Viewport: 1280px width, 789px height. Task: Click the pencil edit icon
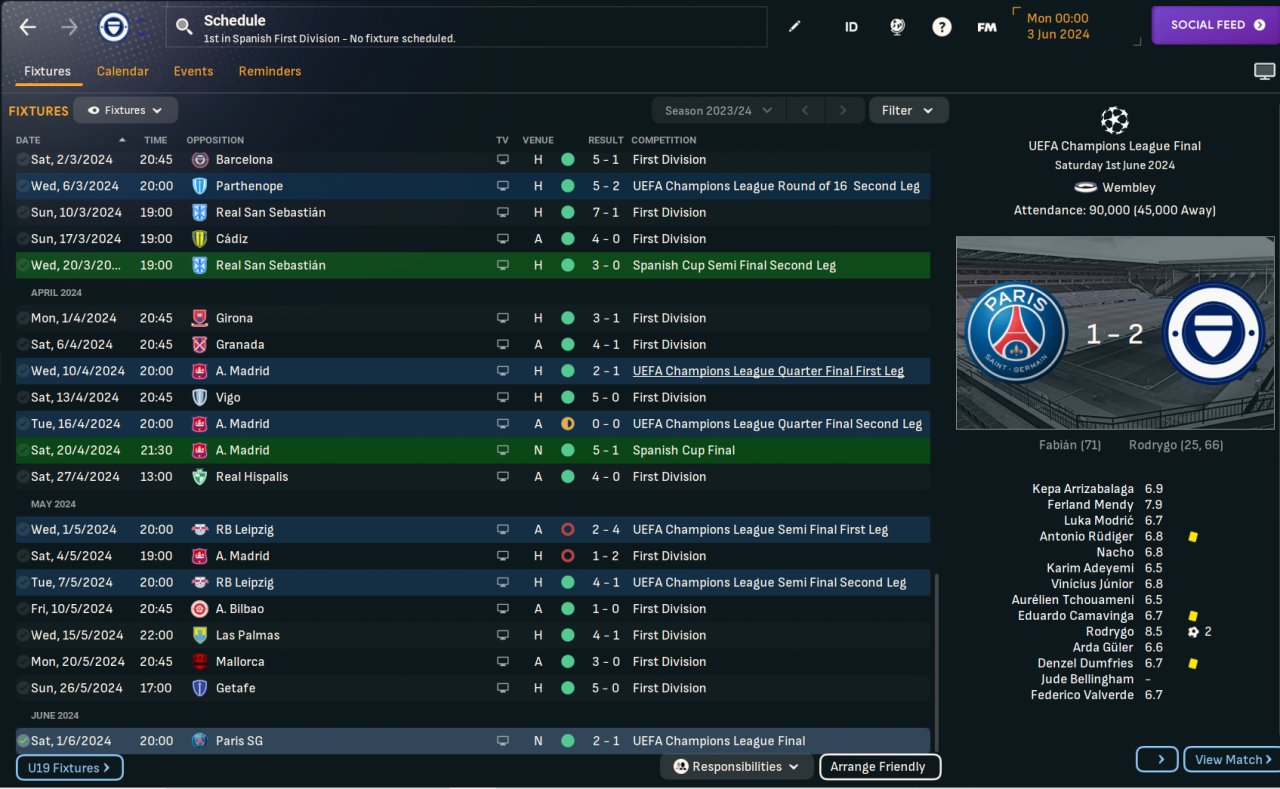(x=795, y=27)
